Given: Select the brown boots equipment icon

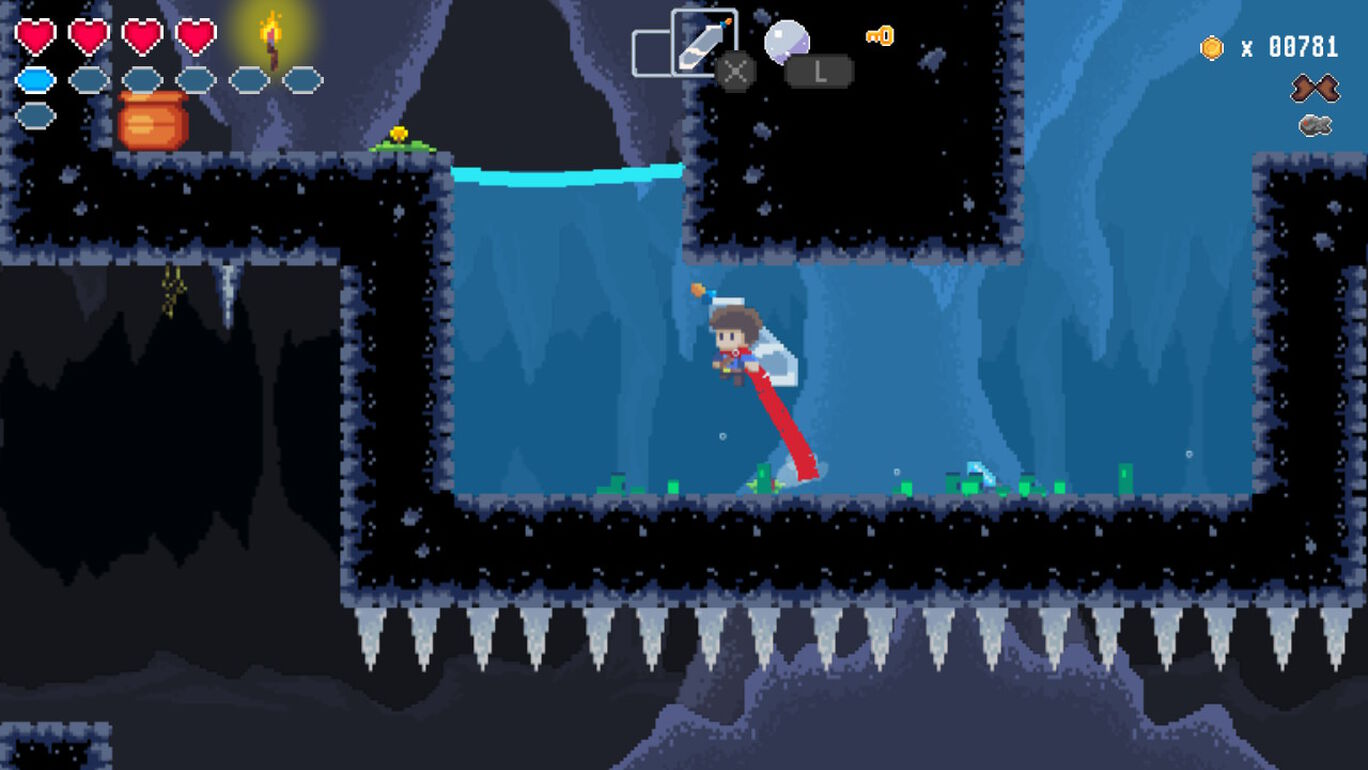Looking at the screenshot, I should coord(1314,89).
